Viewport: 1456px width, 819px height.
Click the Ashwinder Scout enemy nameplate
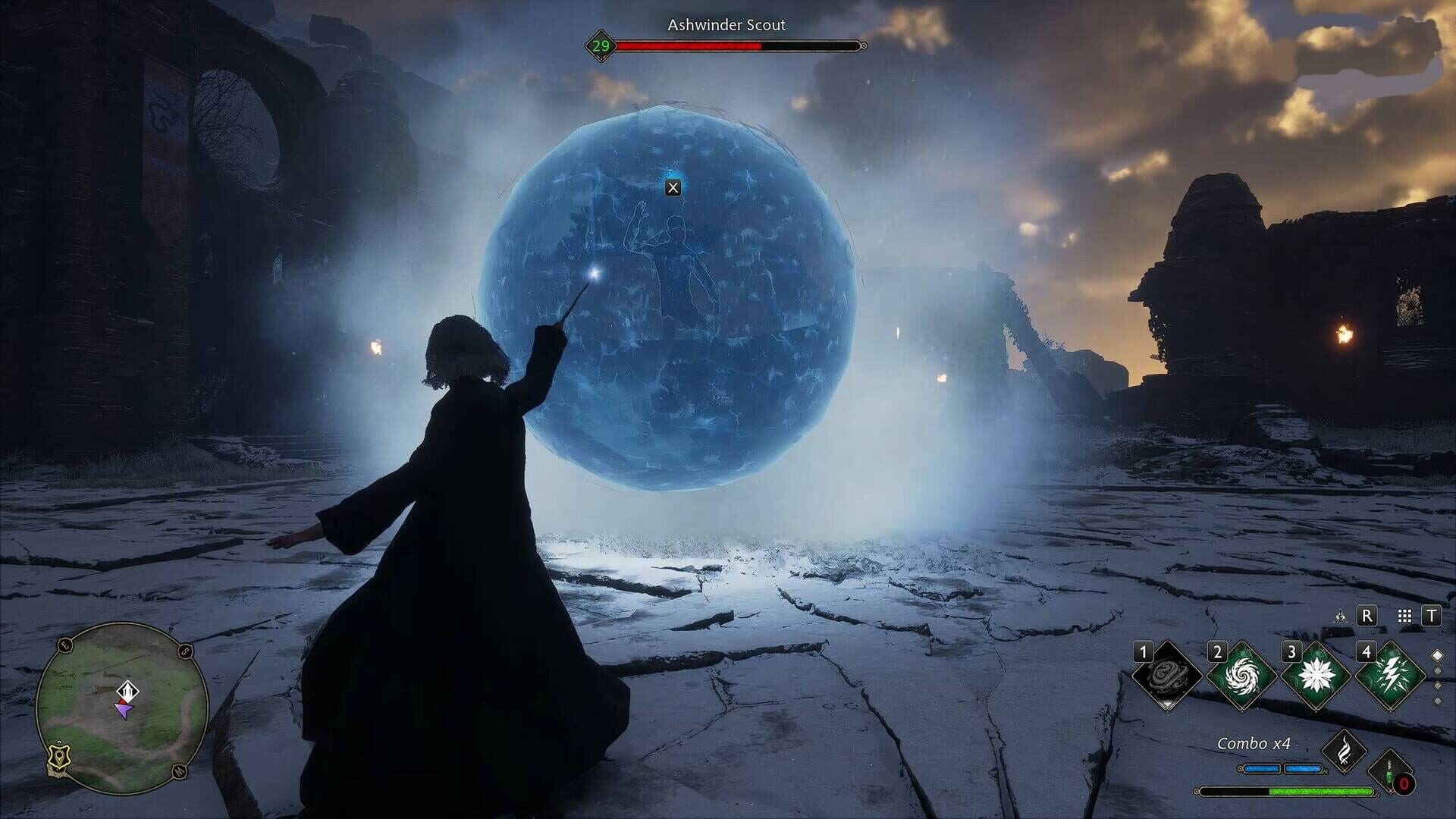pos(725,25)
